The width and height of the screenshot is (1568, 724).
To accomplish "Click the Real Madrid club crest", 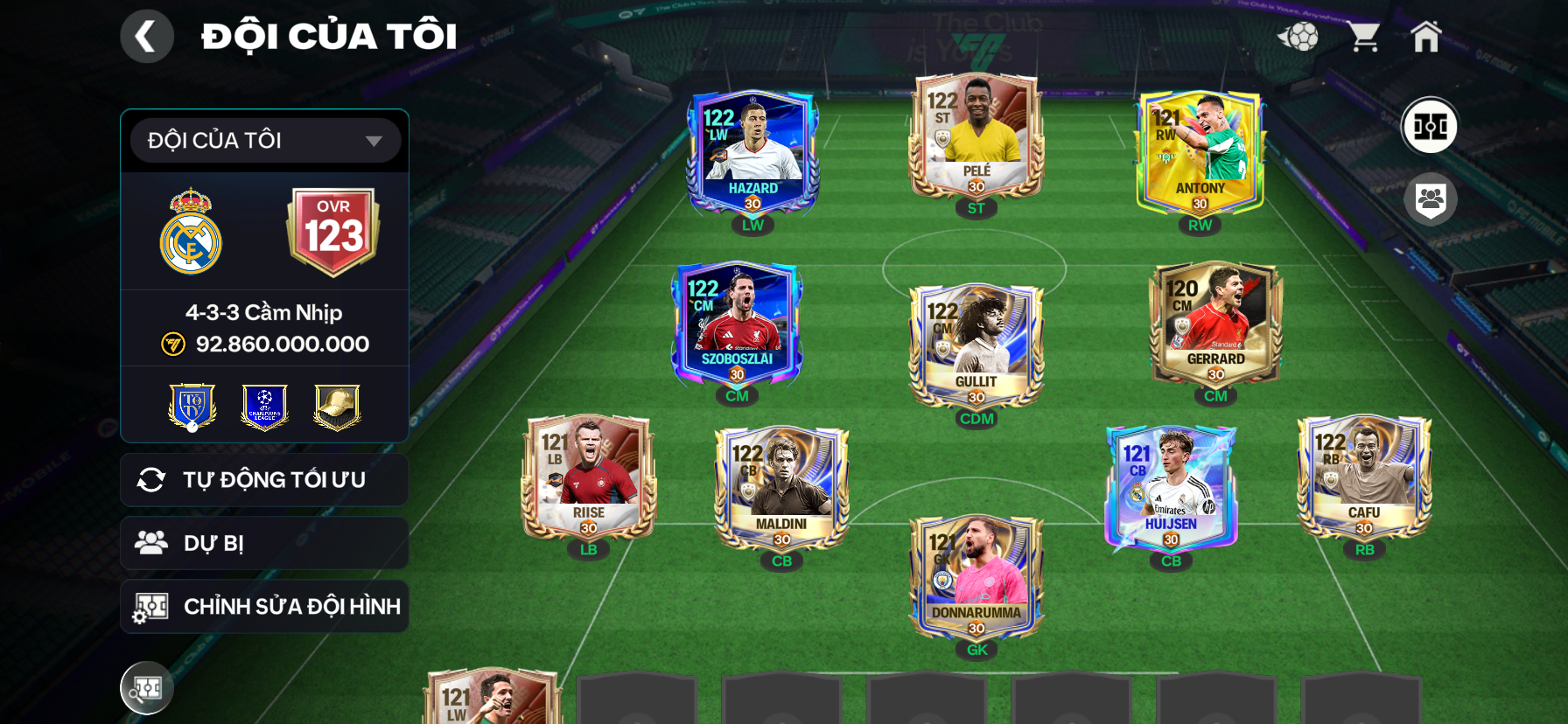I will [x=191, y=232].
